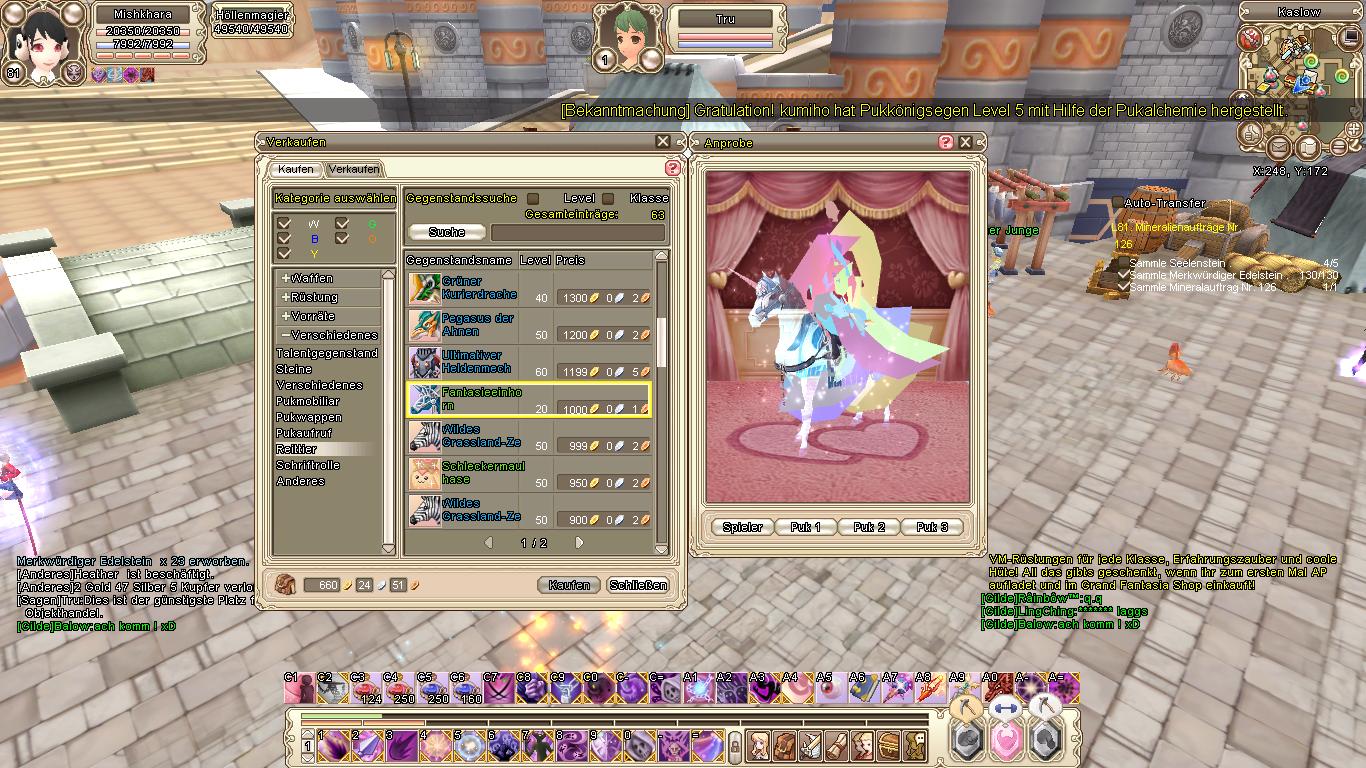1366x768 pixels.
Task: Select the Pukmobiliar subcategory
Action: pos(308,401)
